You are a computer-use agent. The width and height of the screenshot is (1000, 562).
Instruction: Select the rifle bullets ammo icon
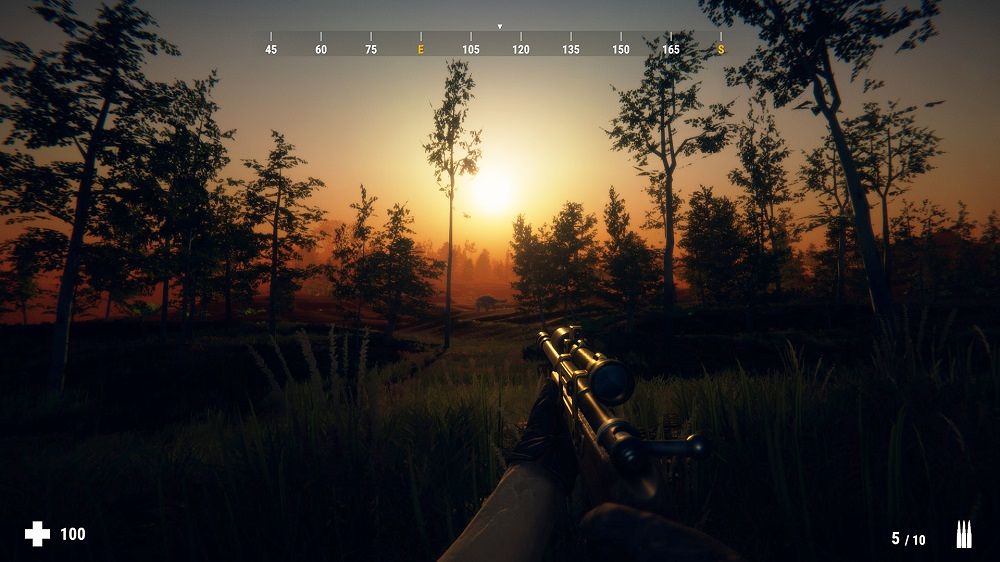tap(963, 534)
